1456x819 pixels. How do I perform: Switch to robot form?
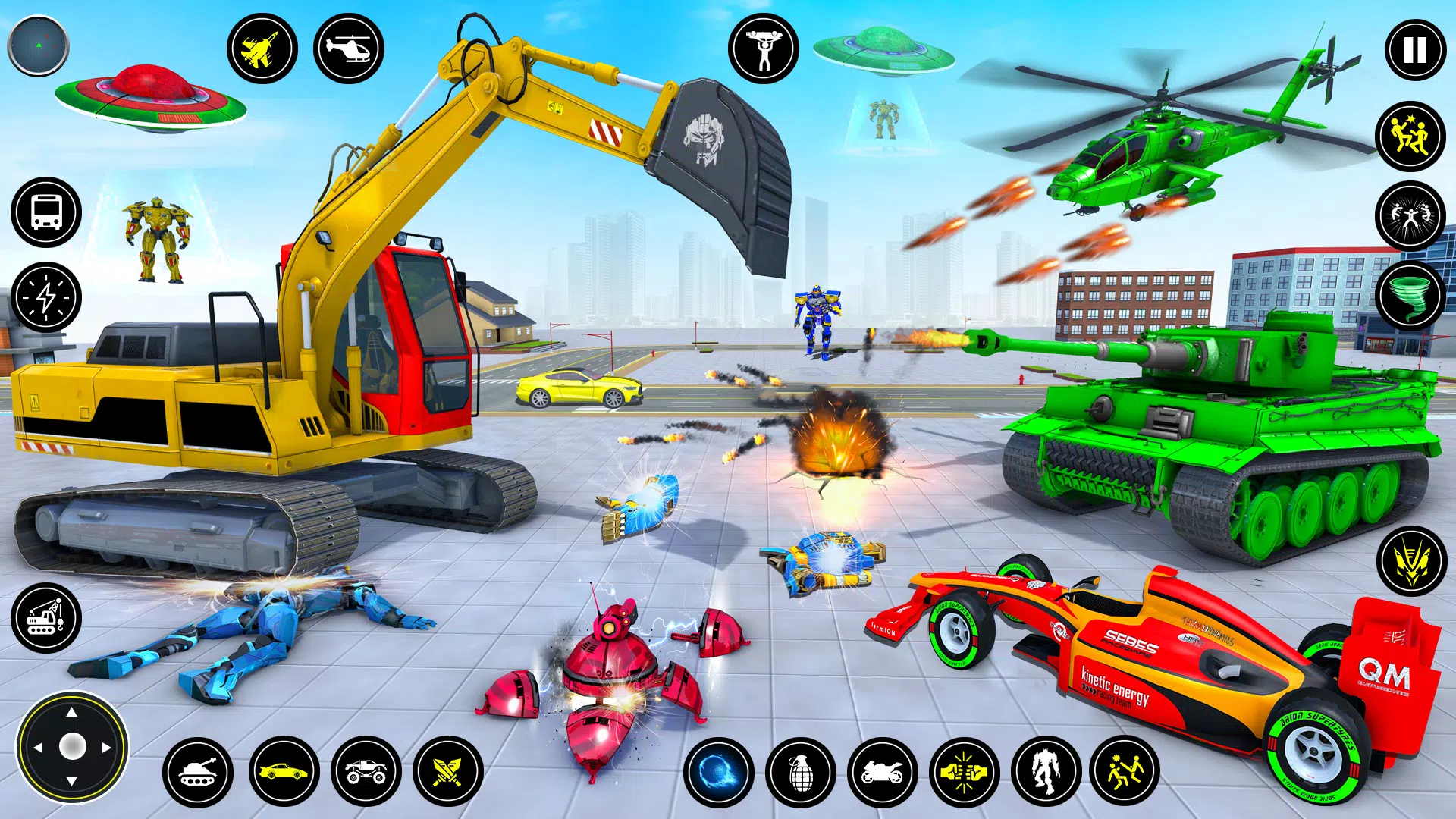coord(1046,772)
